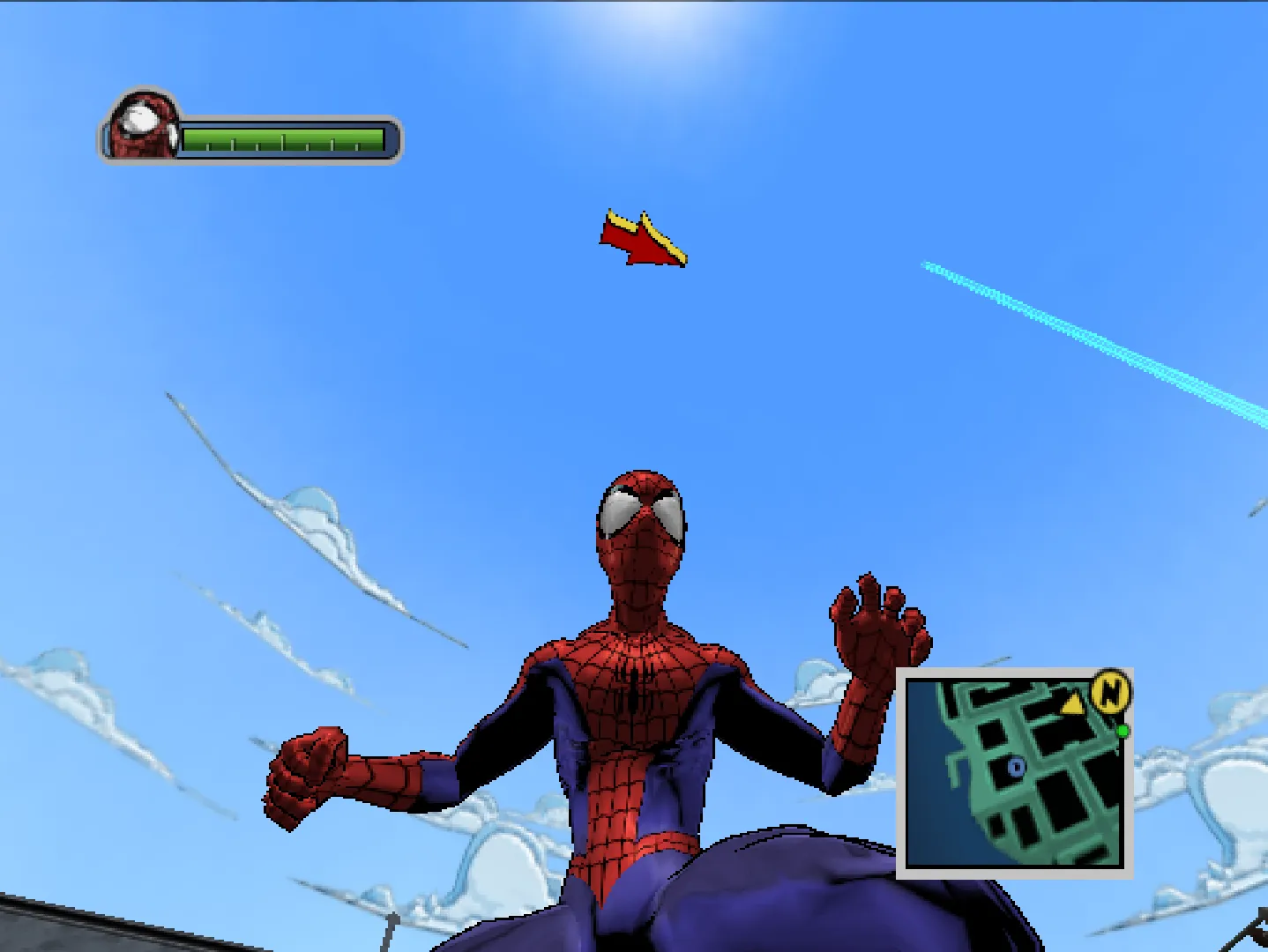The width and height of the screenshot is (1268, 952).
Task: Select the yellow triangle marker on minimap
Action: [x=1072, y=703]
